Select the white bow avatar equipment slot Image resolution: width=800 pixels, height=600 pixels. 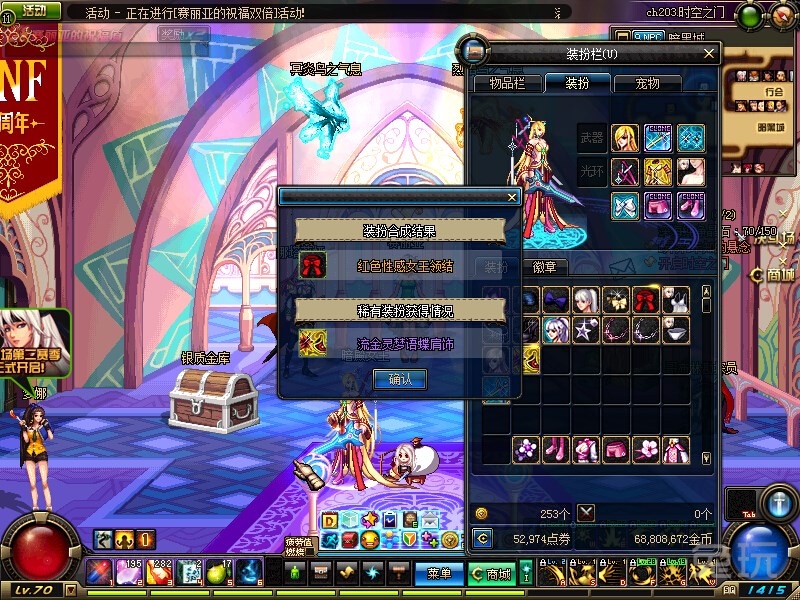[626, 205]
